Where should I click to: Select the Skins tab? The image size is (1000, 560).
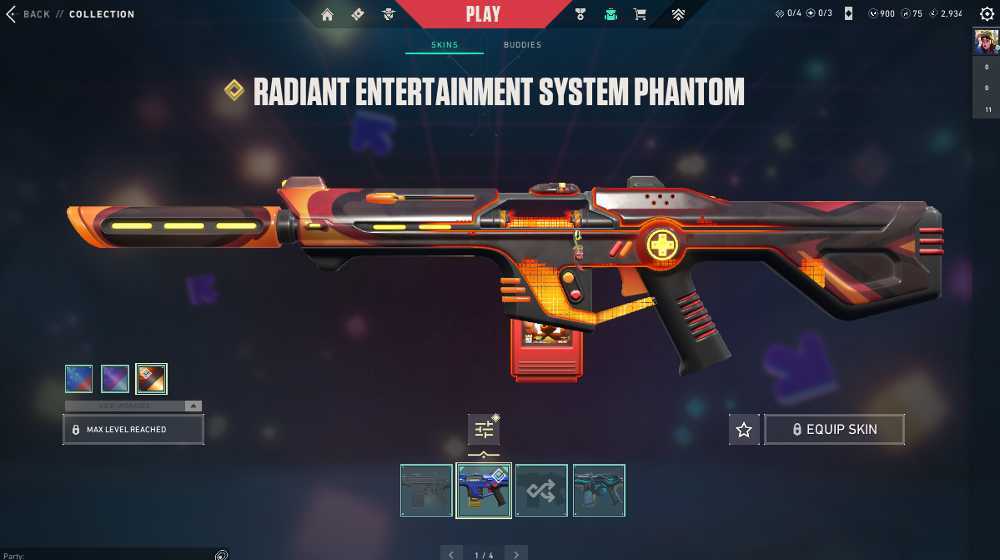click(444, 45)
